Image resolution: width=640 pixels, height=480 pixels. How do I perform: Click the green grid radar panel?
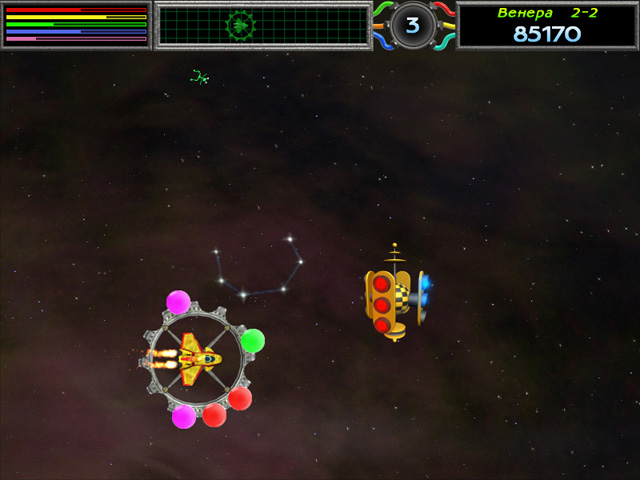point(264,25)
